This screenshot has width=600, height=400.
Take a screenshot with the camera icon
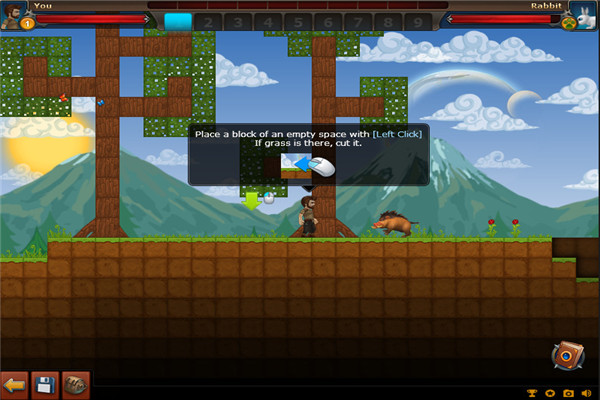click(x=568, y=393)
